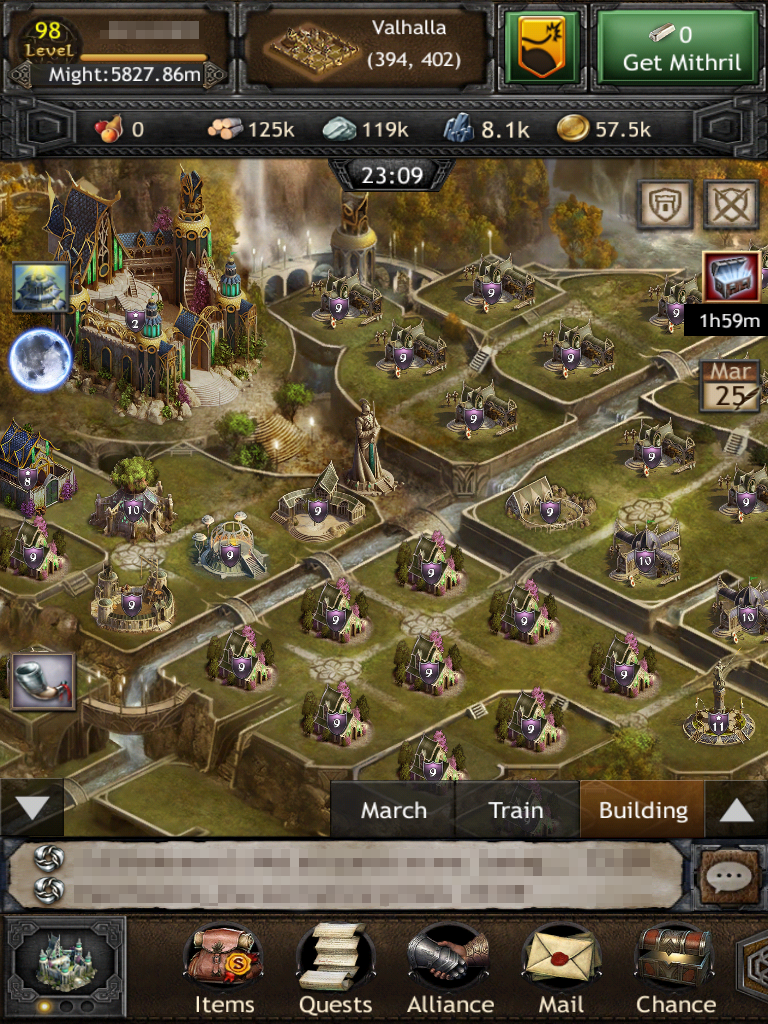Tap the glowing moon orb icon
This screenshot has width=768, height=1024.
click(41, 360)
